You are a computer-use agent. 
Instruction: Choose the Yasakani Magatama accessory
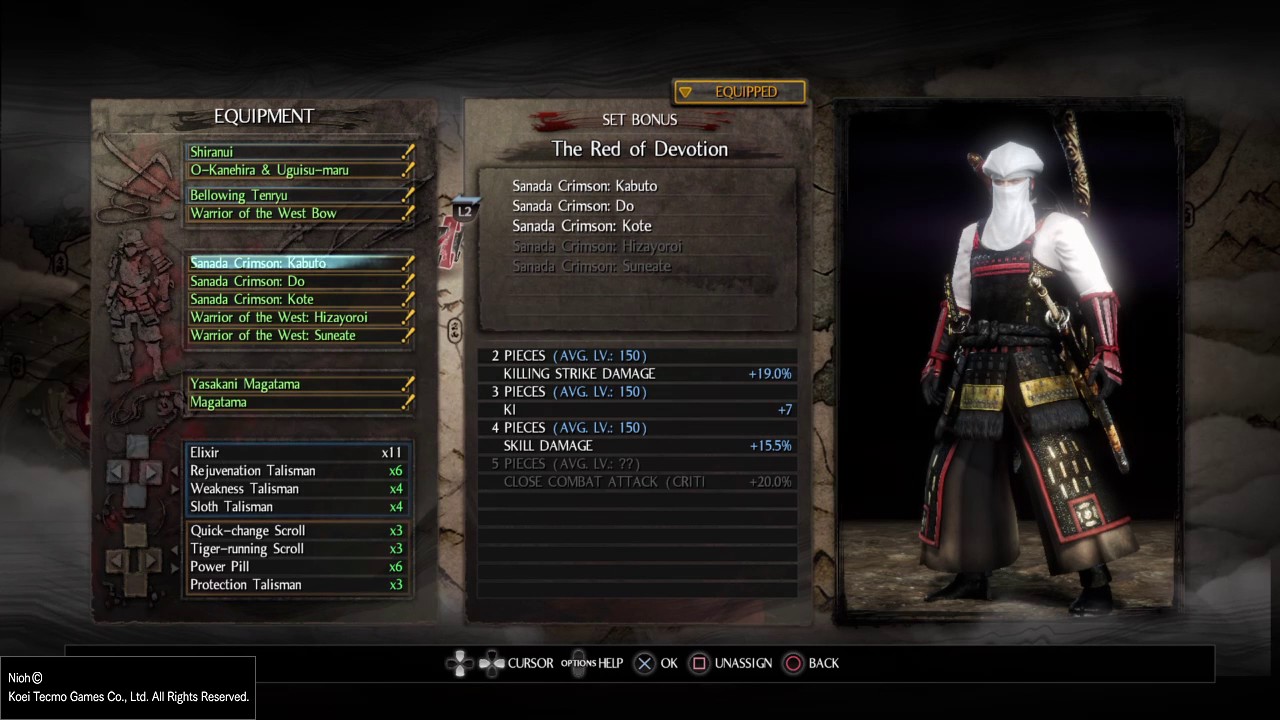pos(298,384)
